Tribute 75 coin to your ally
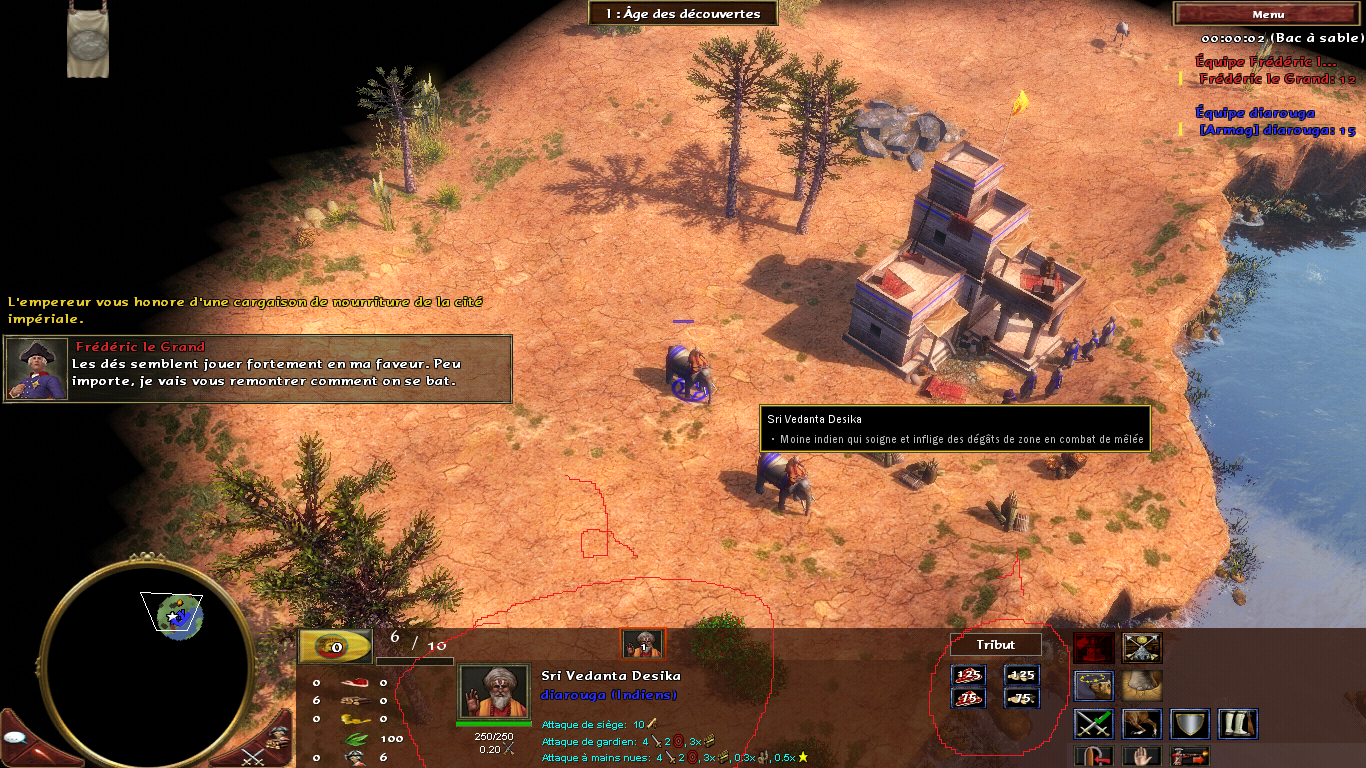Image resolution: width=1366 pixels, height=768 pixels. [x=1022, y=698]
